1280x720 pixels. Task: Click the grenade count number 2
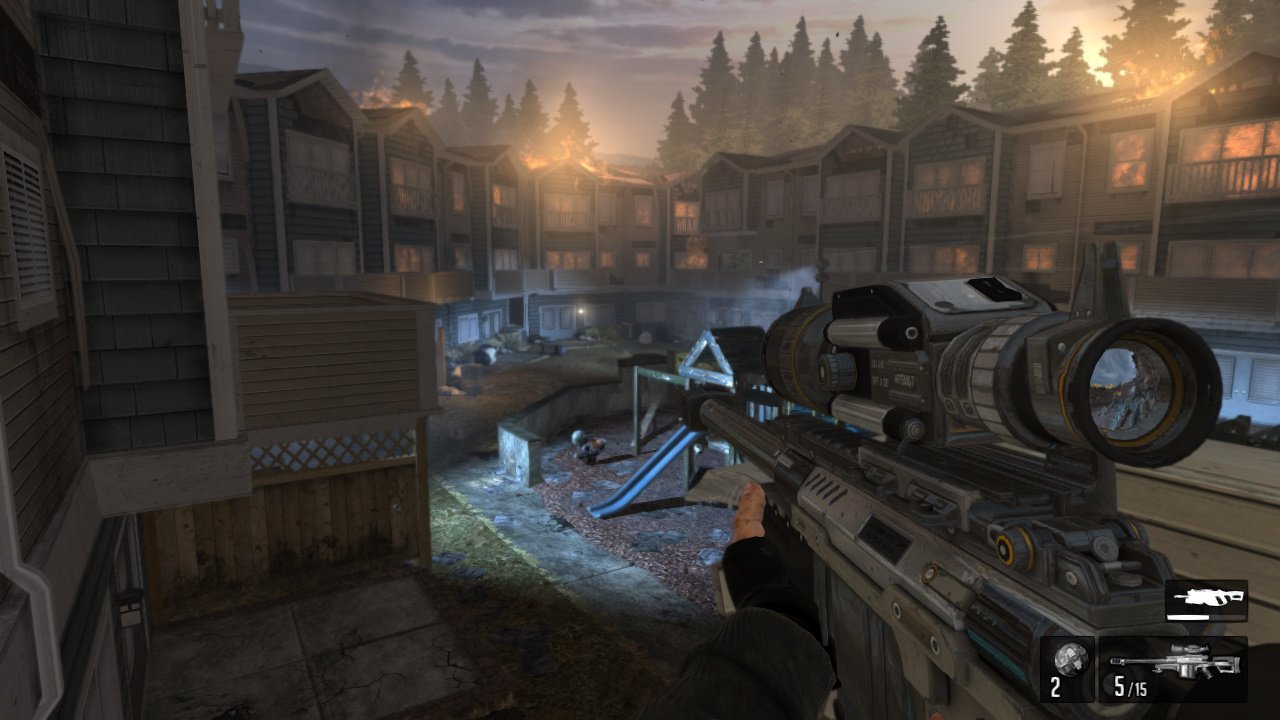[1057, 689]
